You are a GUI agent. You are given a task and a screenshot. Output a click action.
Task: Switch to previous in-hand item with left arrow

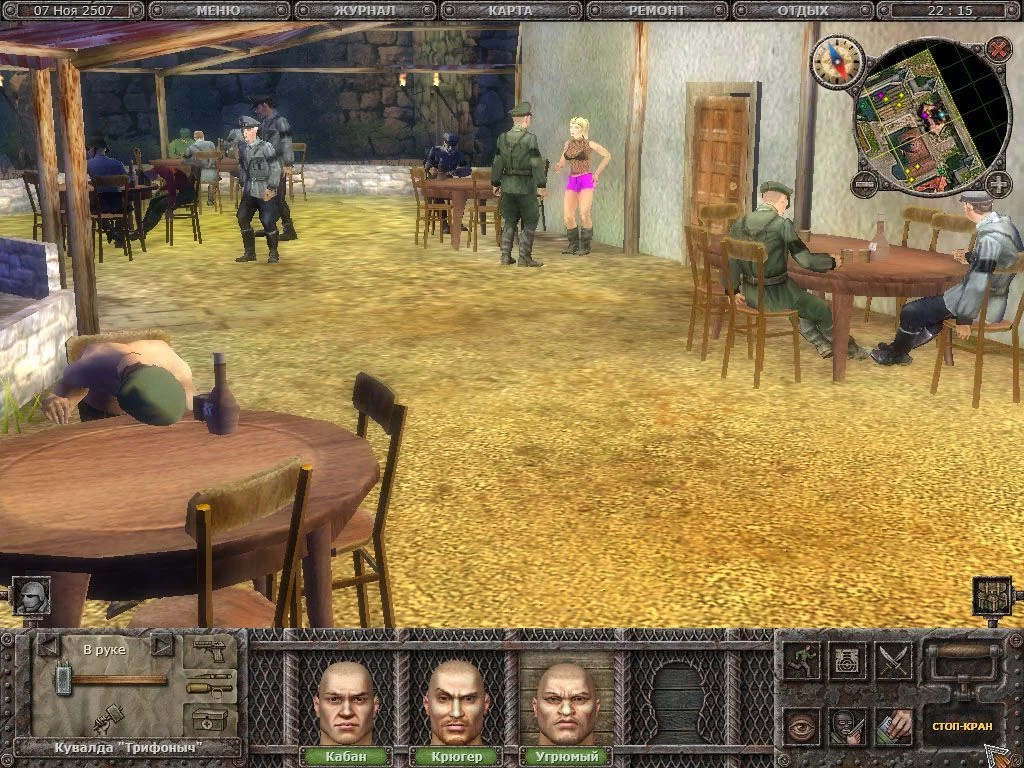coord(47,646)
